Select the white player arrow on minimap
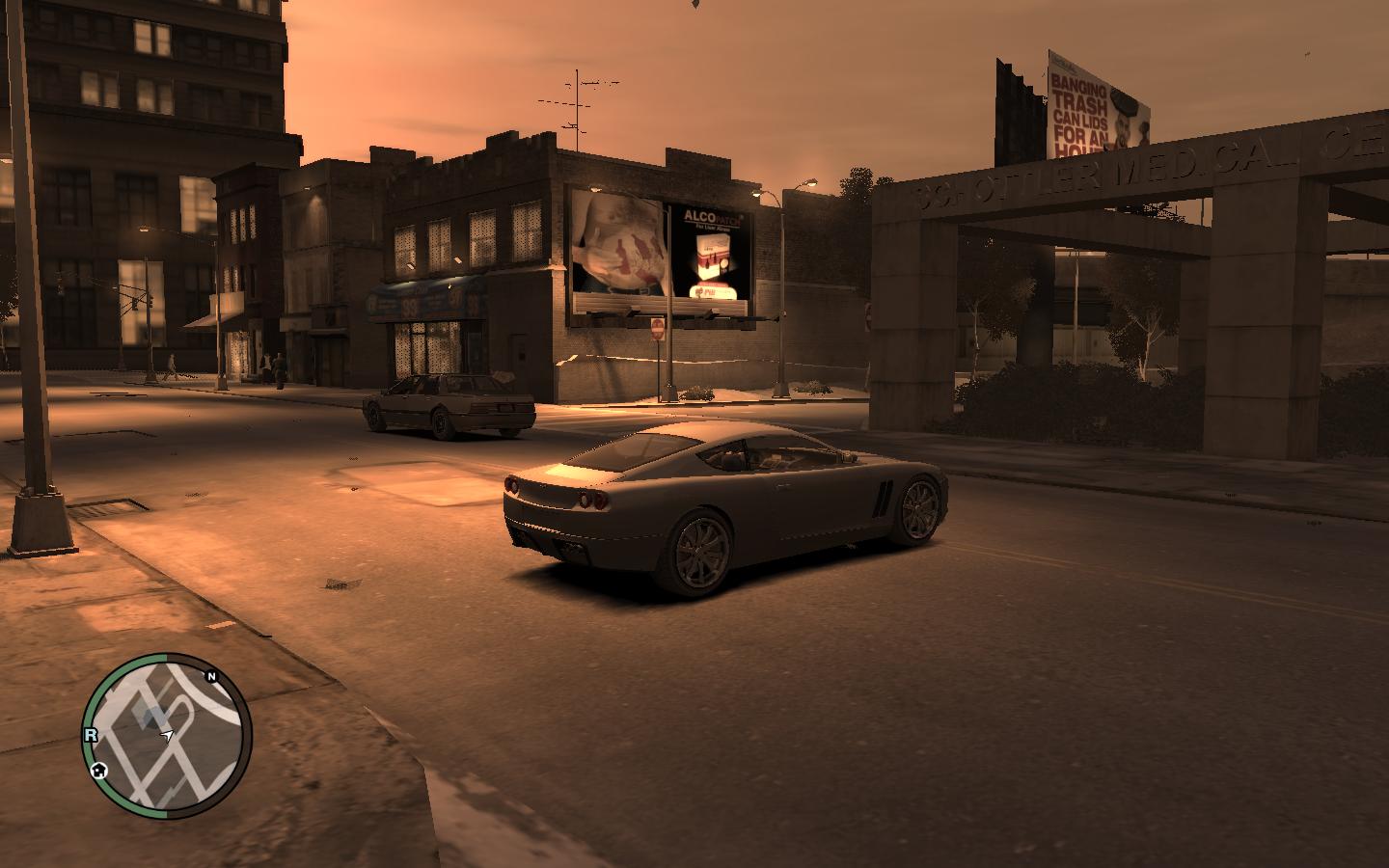Screen dimensions: 1389x868 click(x=168, y=736)
